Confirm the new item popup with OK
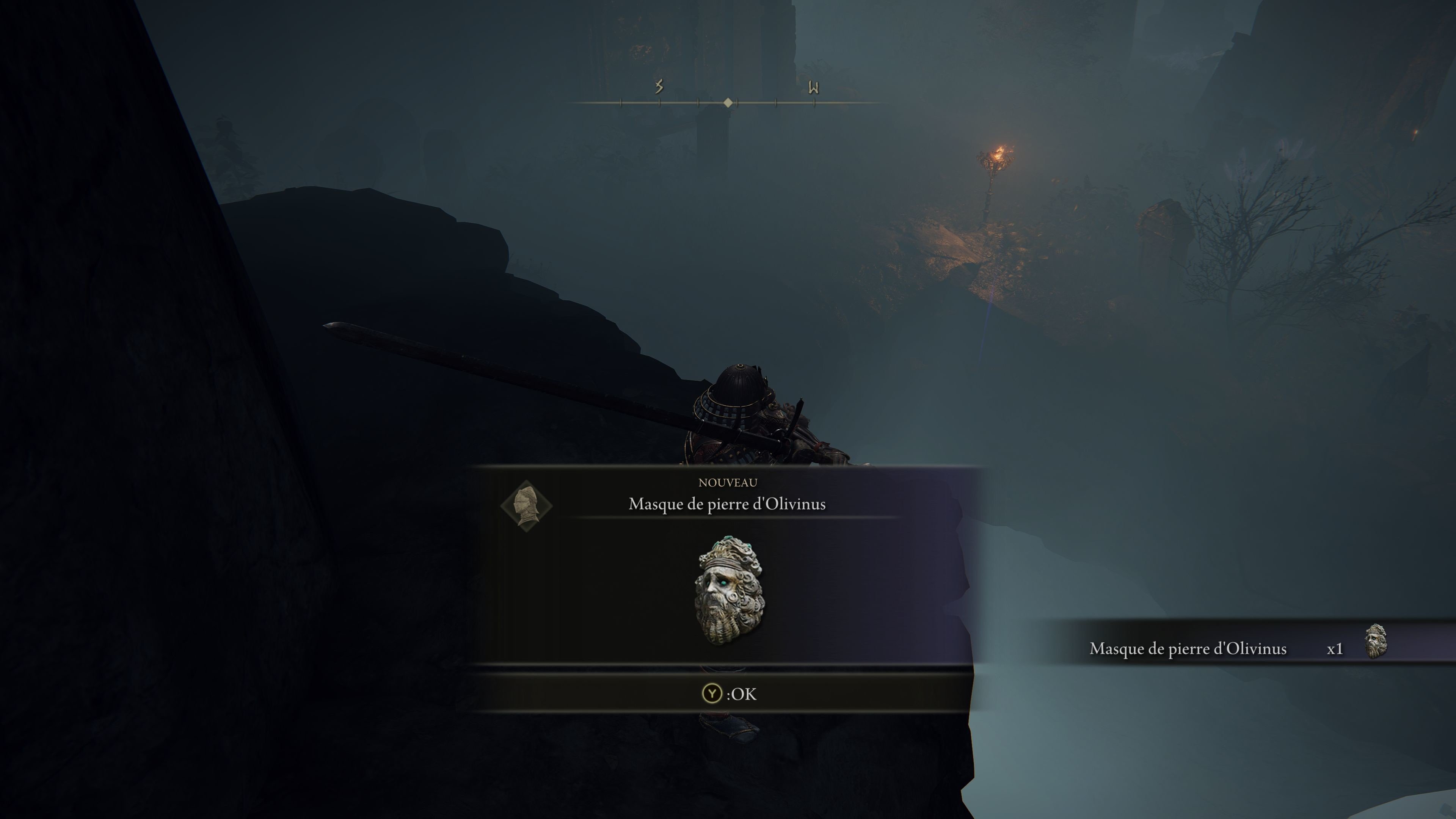The height and width of the screenshot is (819, 1456). [x=728, y=693]
